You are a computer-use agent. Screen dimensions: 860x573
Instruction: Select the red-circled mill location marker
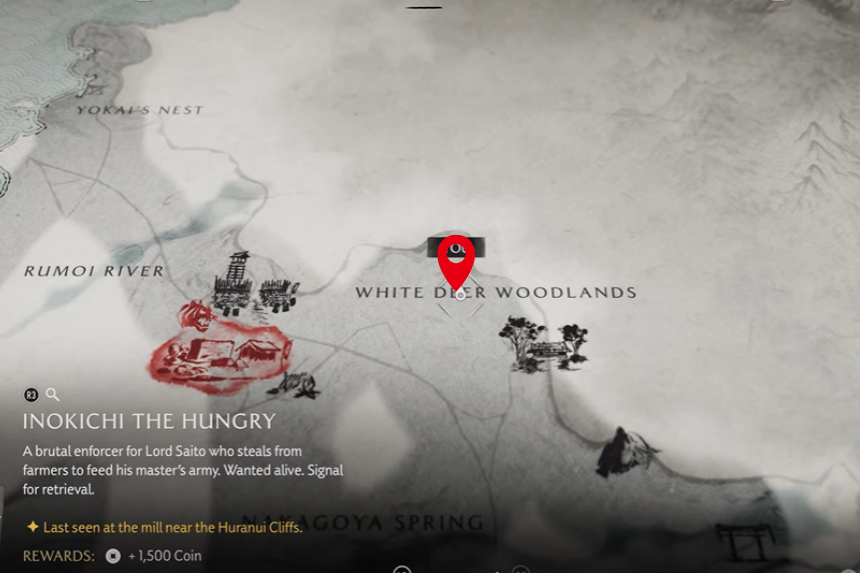(220, 349)
